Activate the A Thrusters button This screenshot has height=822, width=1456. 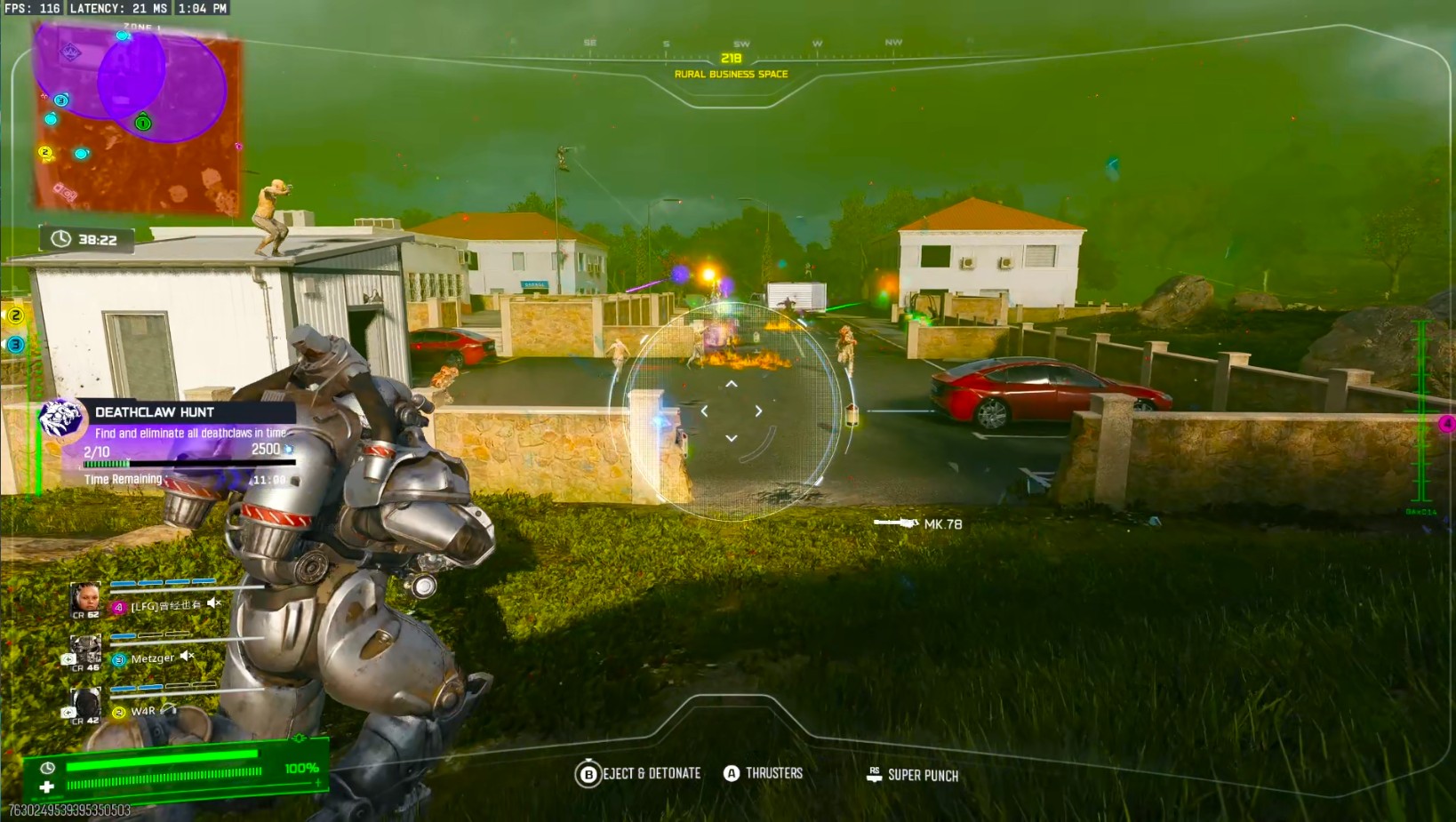(732, 772)
